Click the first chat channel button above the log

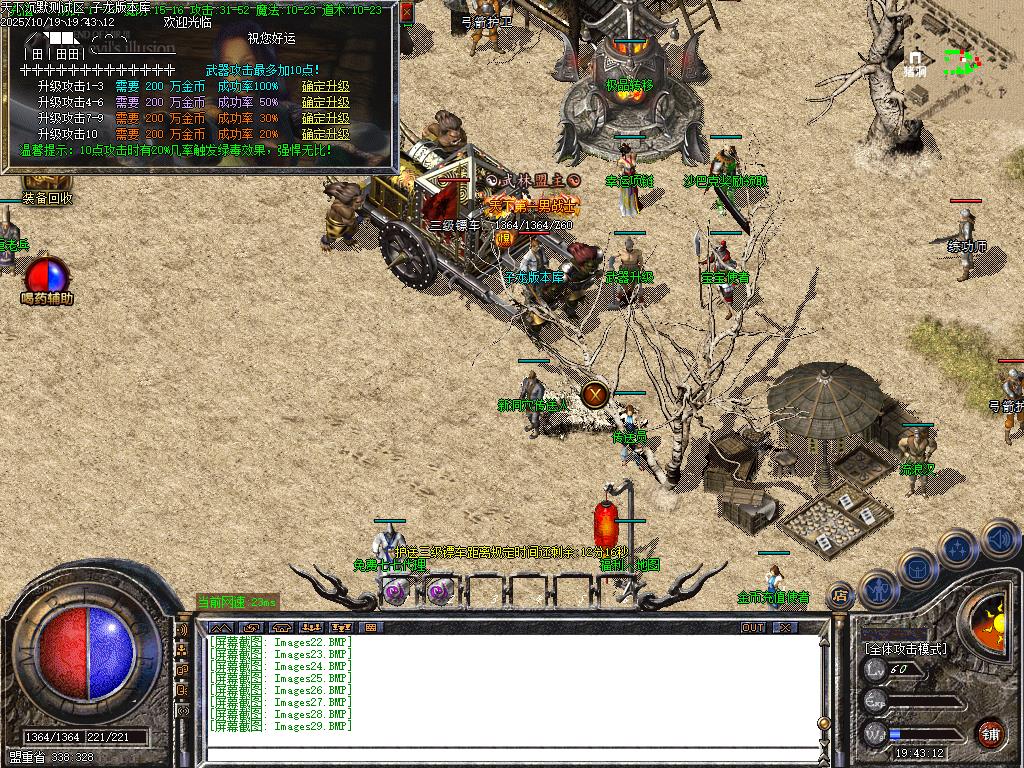(x=220, y=627)
